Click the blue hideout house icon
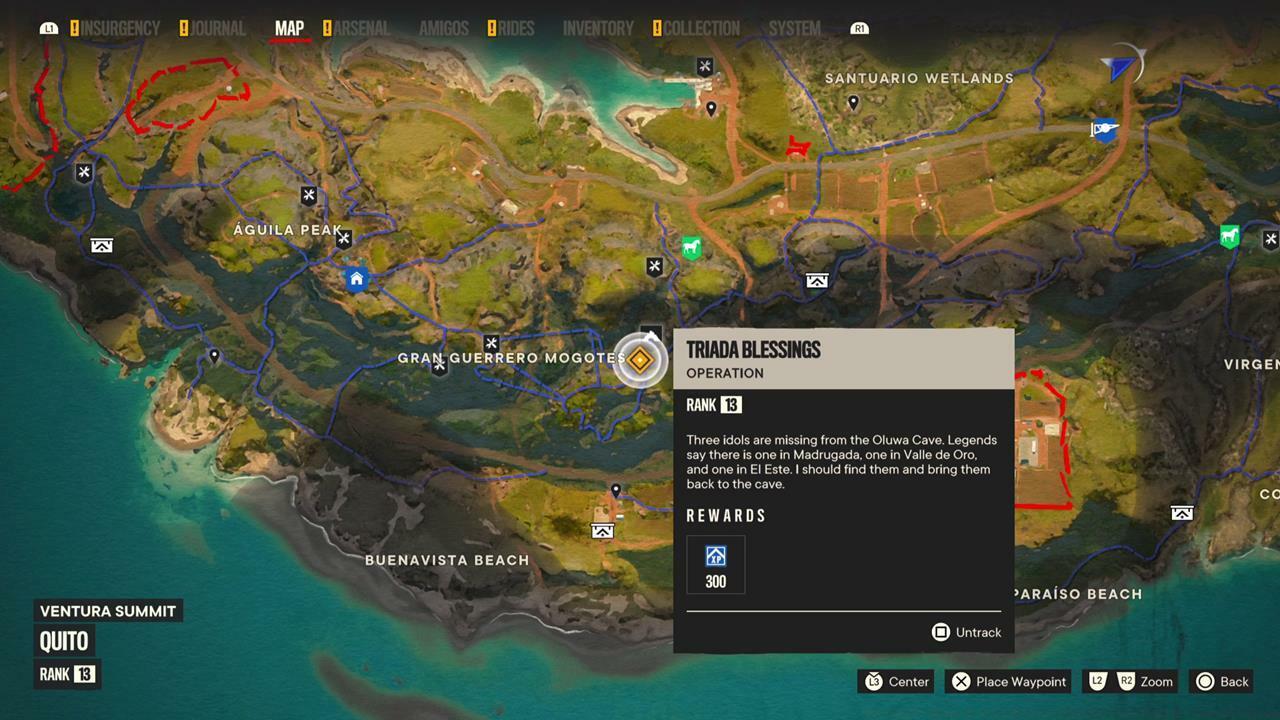 click(x=356, y=279)
